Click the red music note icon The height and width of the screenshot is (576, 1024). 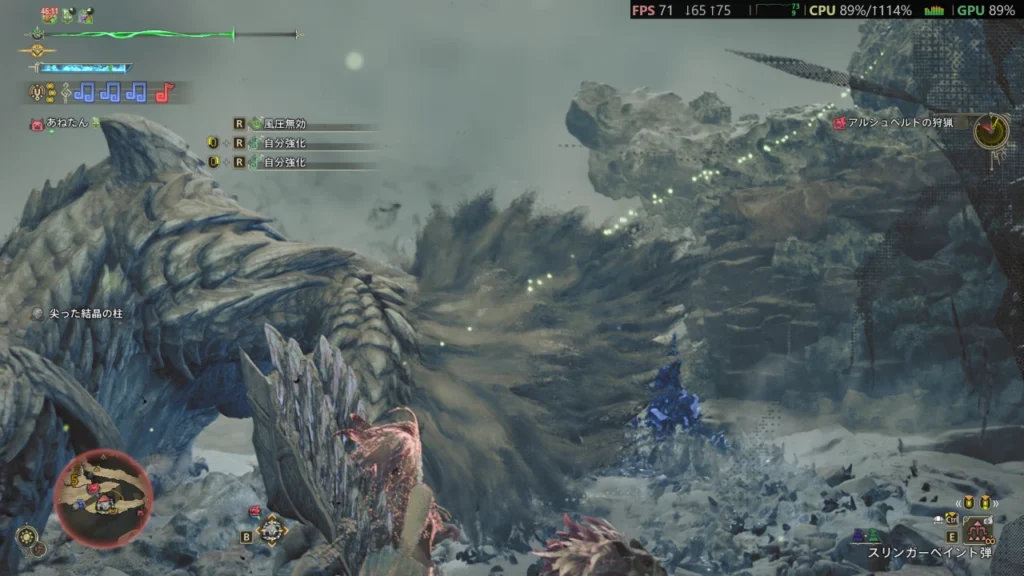[164, 93]
